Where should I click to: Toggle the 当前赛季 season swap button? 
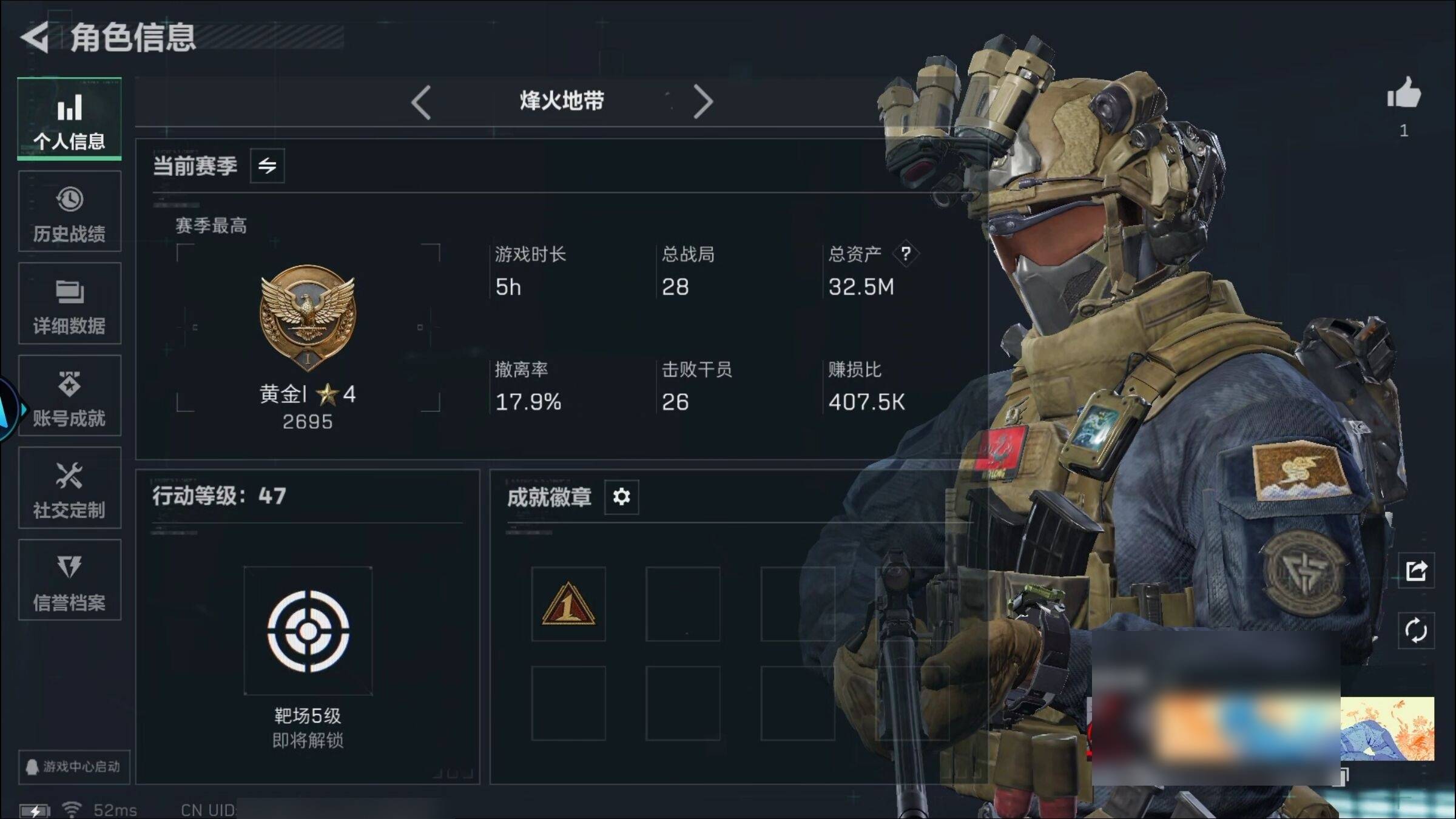(267, 166)
